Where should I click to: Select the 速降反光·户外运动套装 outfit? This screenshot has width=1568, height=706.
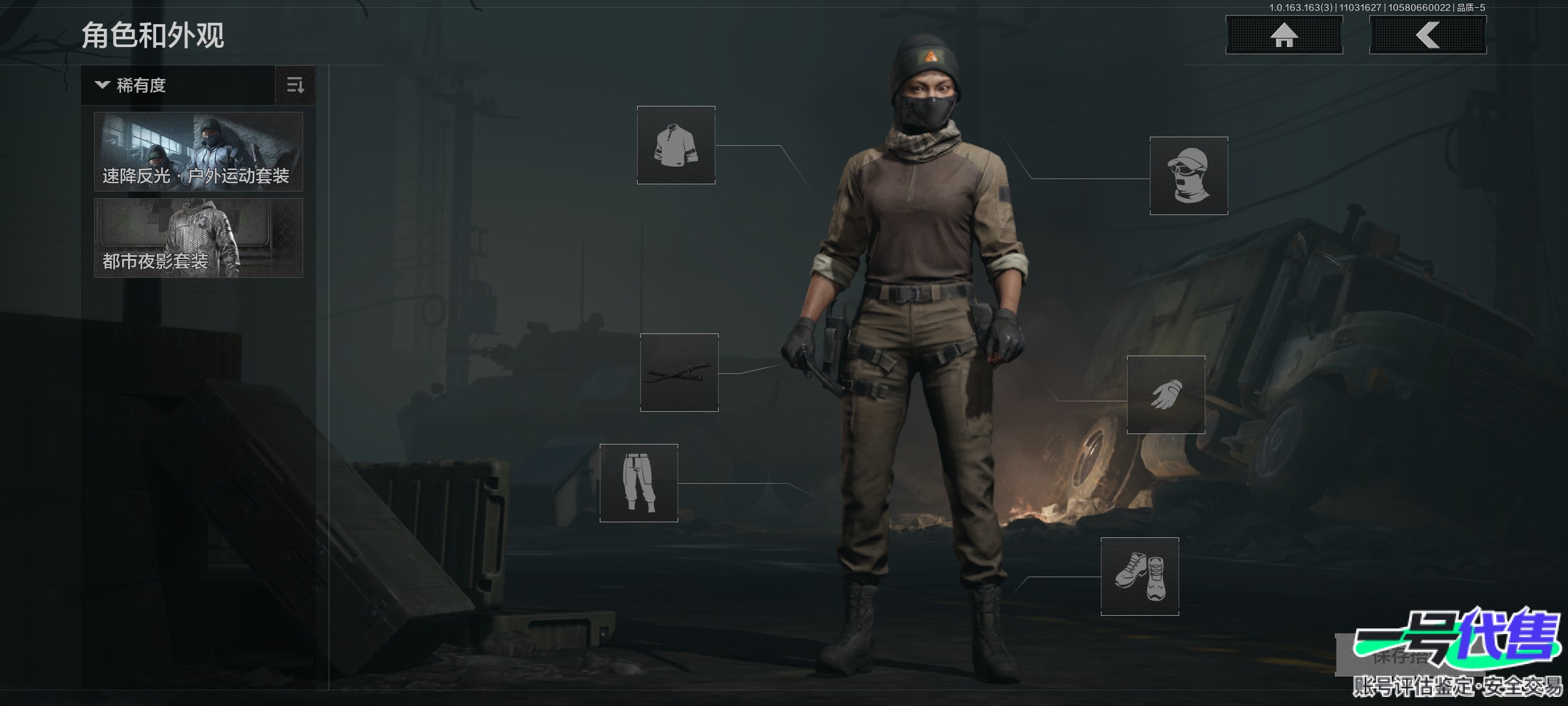[x=199, y=152]
